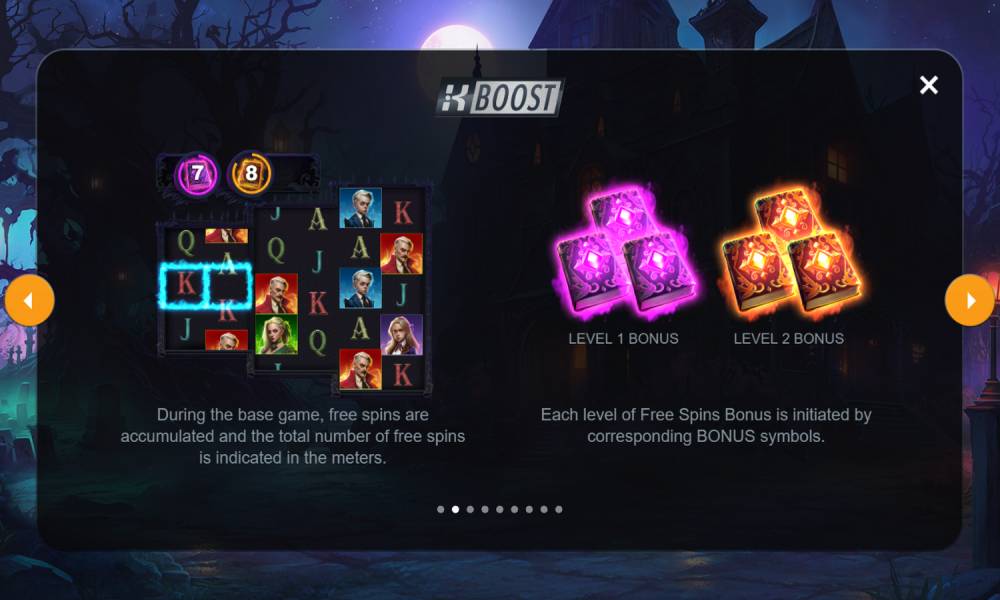Image resolution: width=1000 pixels, height=600 pixels.
Task: Jump to the first page dot
Action: (x=441, y=509)
